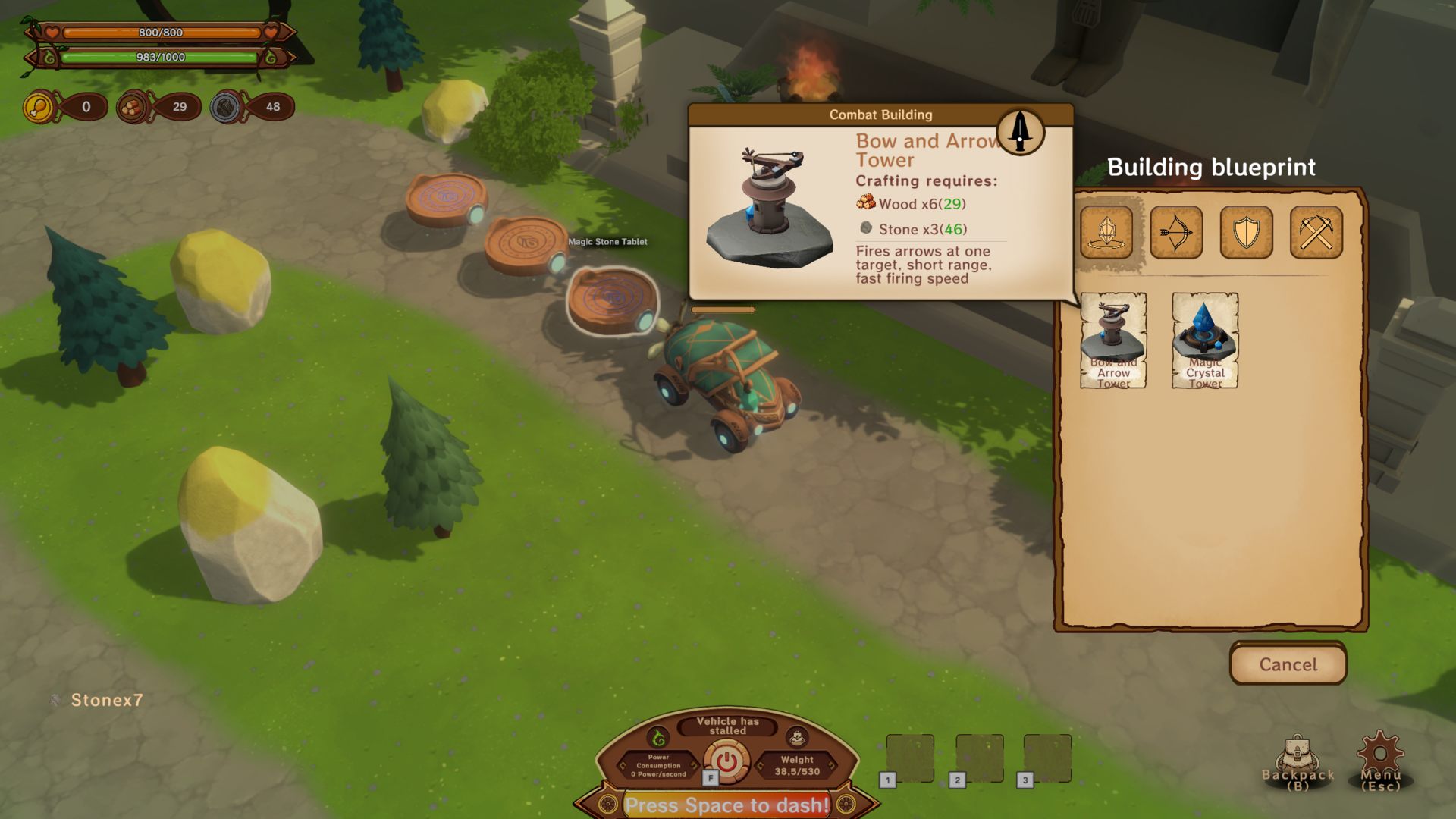Show the pickaxe and hammer category tab
This screenshot has width=1456, height=819.
(1316, 232)
